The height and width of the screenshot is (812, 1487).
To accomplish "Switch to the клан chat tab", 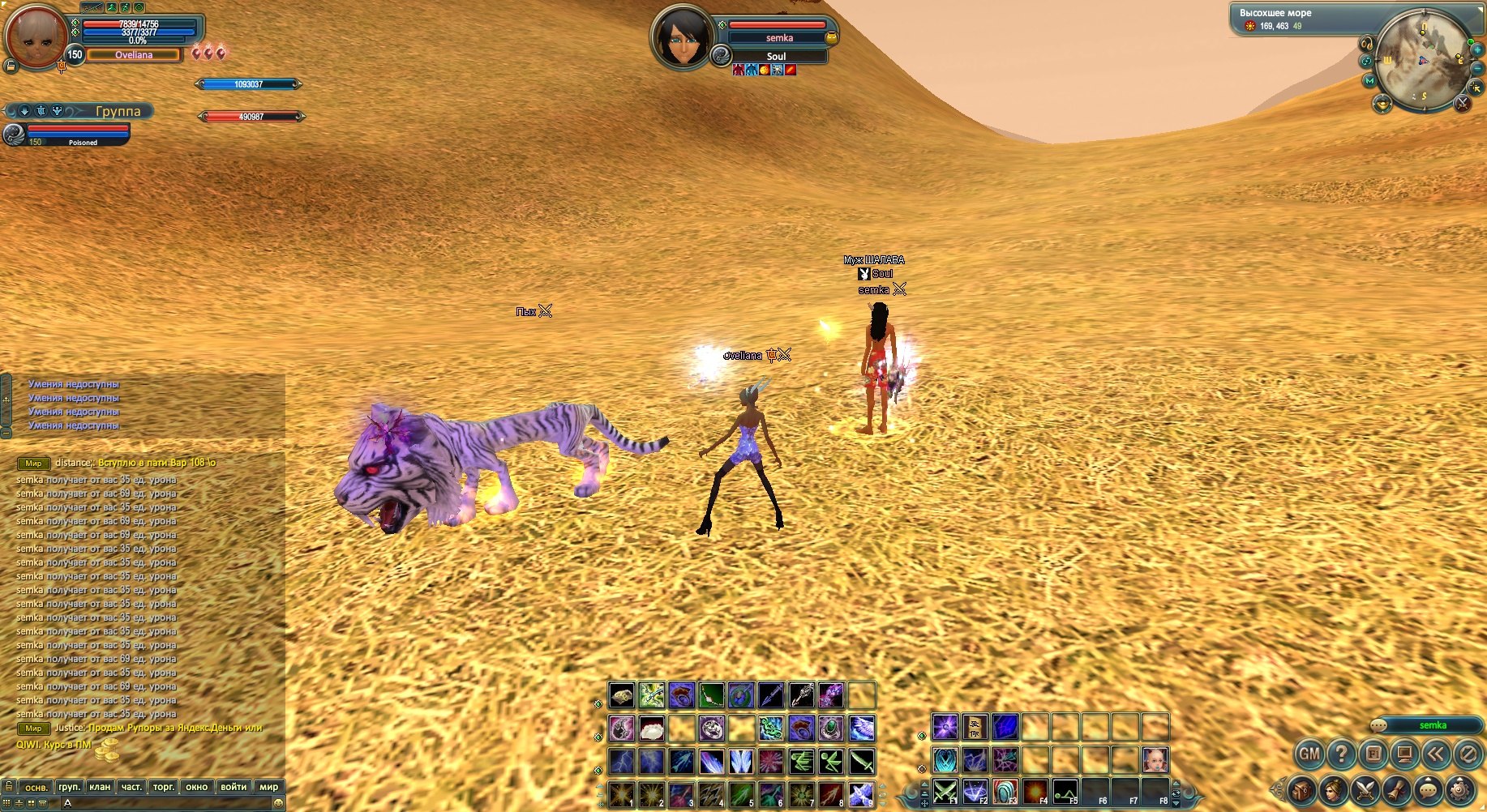I will 100,787.
